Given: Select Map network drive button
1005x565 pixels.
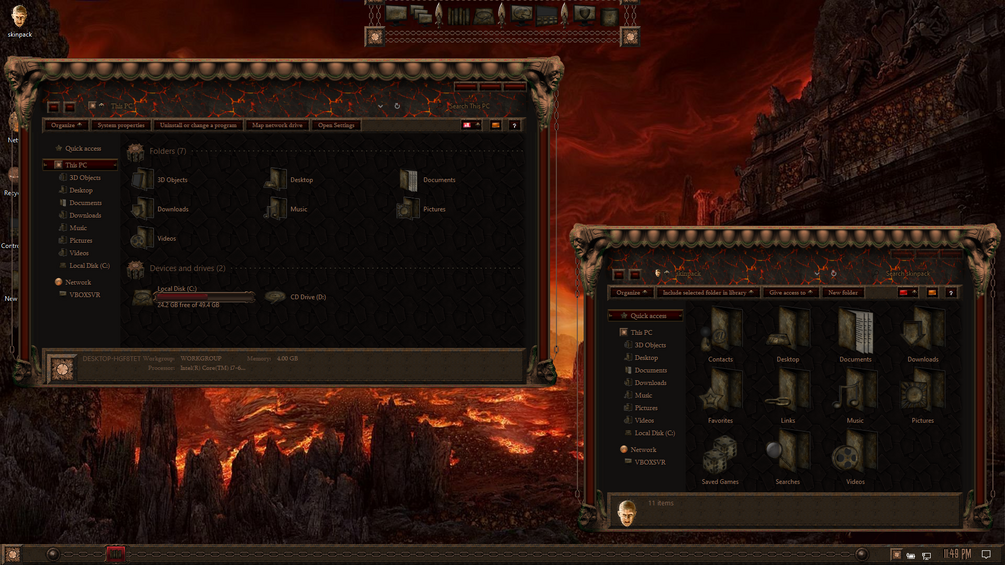Looking at the screenshot, I should [x=277, y=125].
